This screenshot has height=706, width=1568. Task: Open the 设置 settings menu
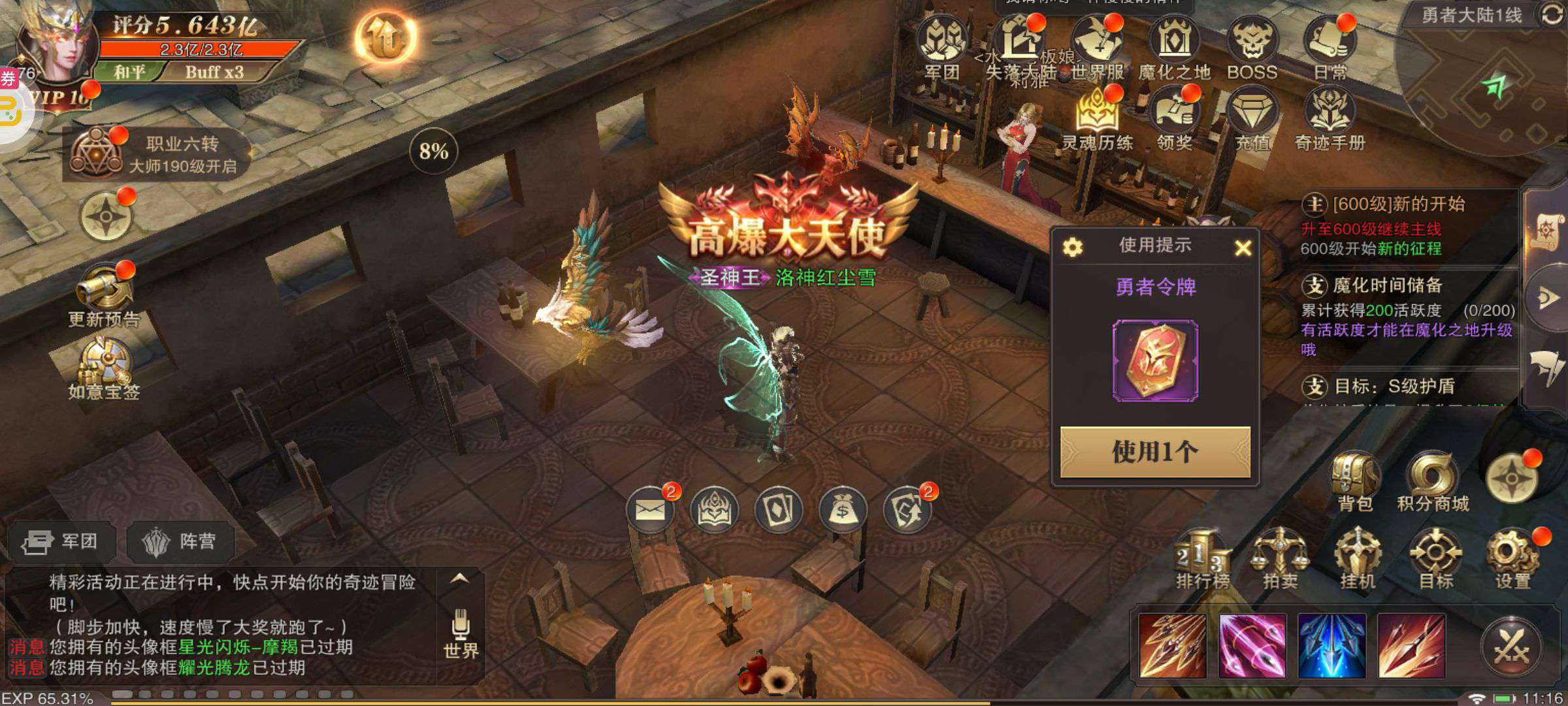pos(1513,559)
